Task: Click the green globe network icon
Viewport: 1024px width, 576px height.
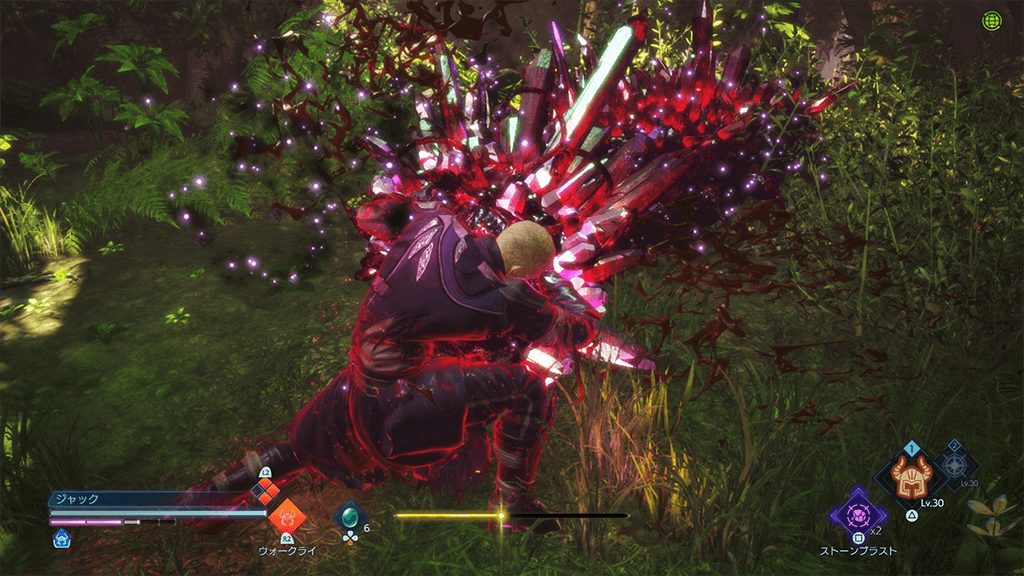Action: point(992,21)
